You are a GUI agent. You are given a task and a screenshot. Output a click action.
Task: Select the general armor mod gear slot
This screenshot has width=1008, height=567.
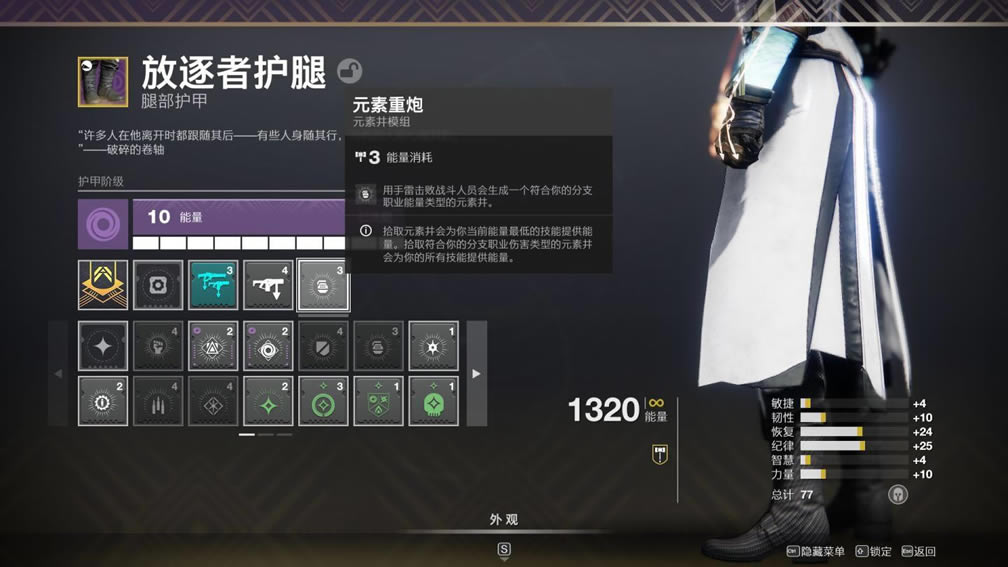(158, 285)
